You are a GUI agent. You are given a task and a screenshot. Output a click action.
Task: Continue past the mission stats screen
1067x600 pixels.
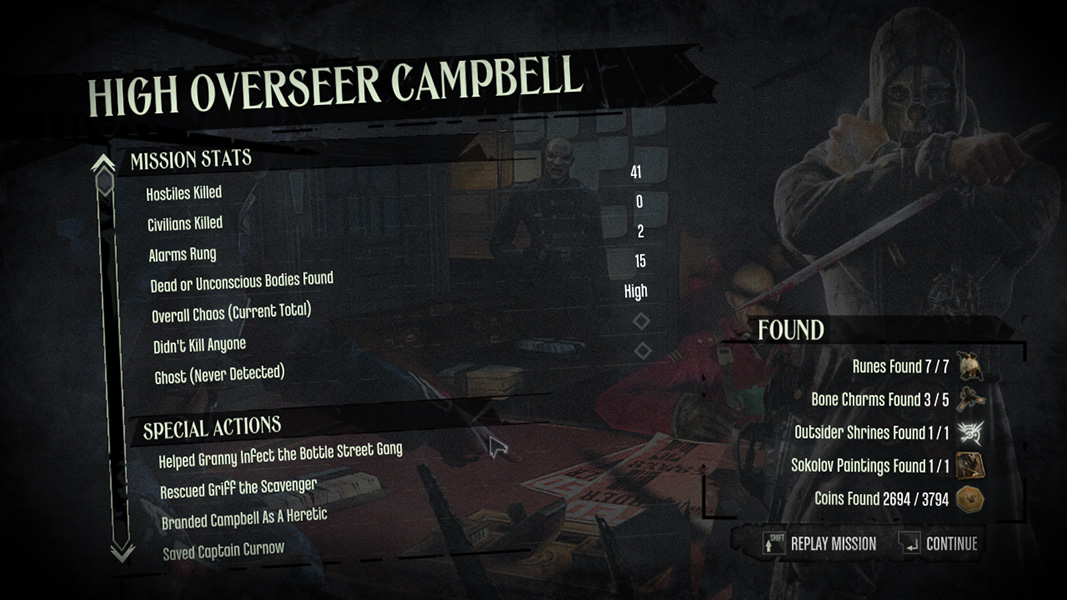pos(939,544)
